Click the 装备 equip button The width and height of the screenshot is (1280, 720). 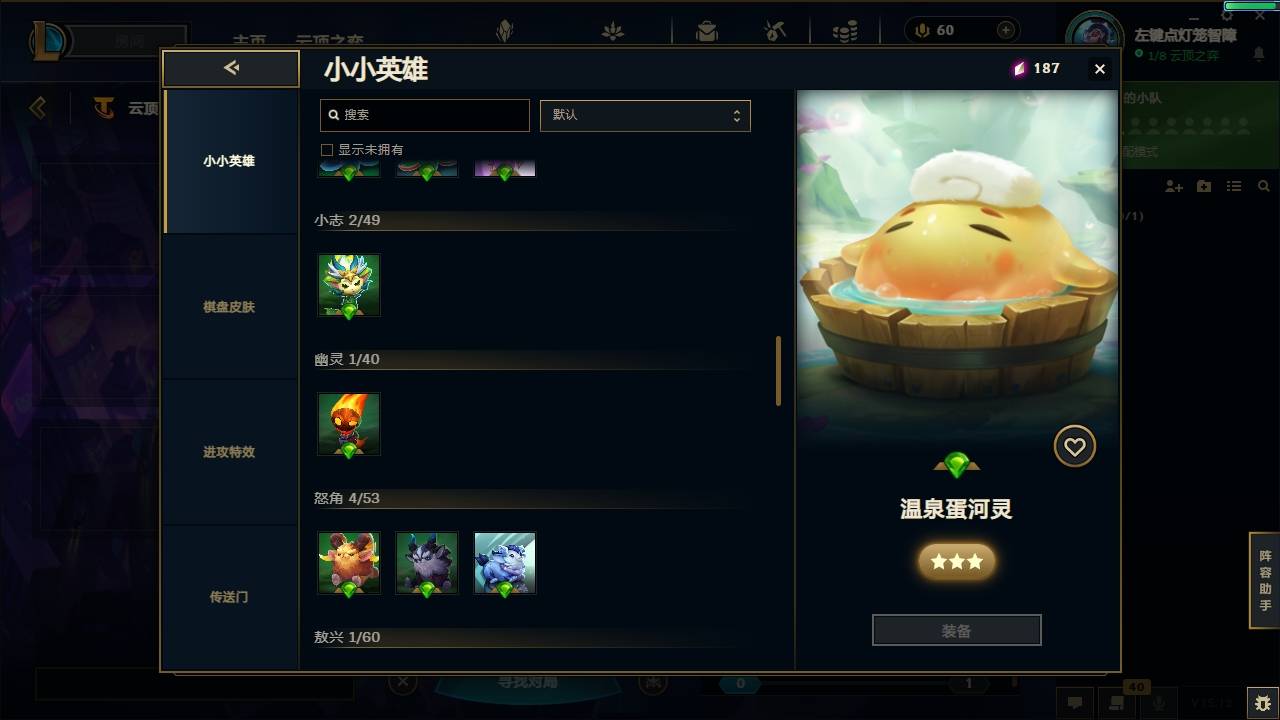[x=956, y=629]
